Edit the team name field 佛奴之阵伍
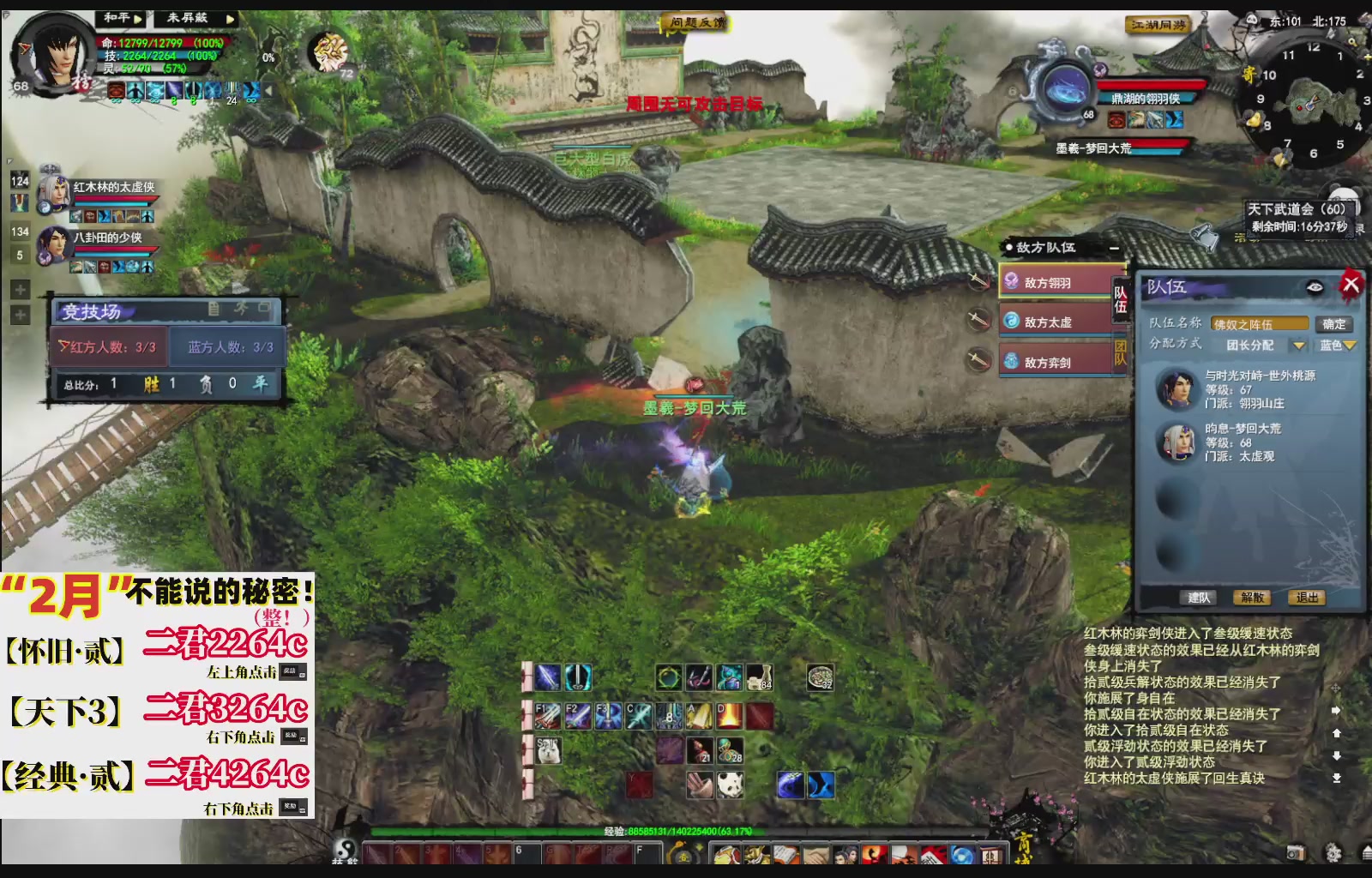Image resolution: width=1372 pixels, height=878 pixels. [x=1259, y=324]
